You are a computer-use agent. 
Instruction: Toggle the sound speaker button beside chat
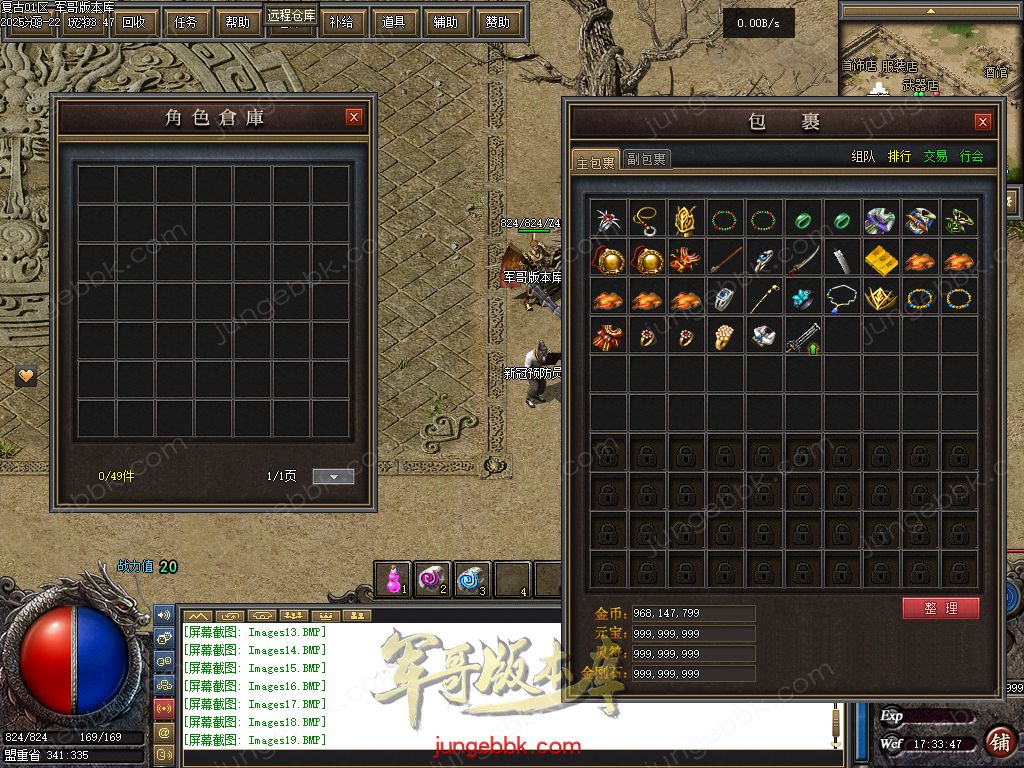point(164,615)
